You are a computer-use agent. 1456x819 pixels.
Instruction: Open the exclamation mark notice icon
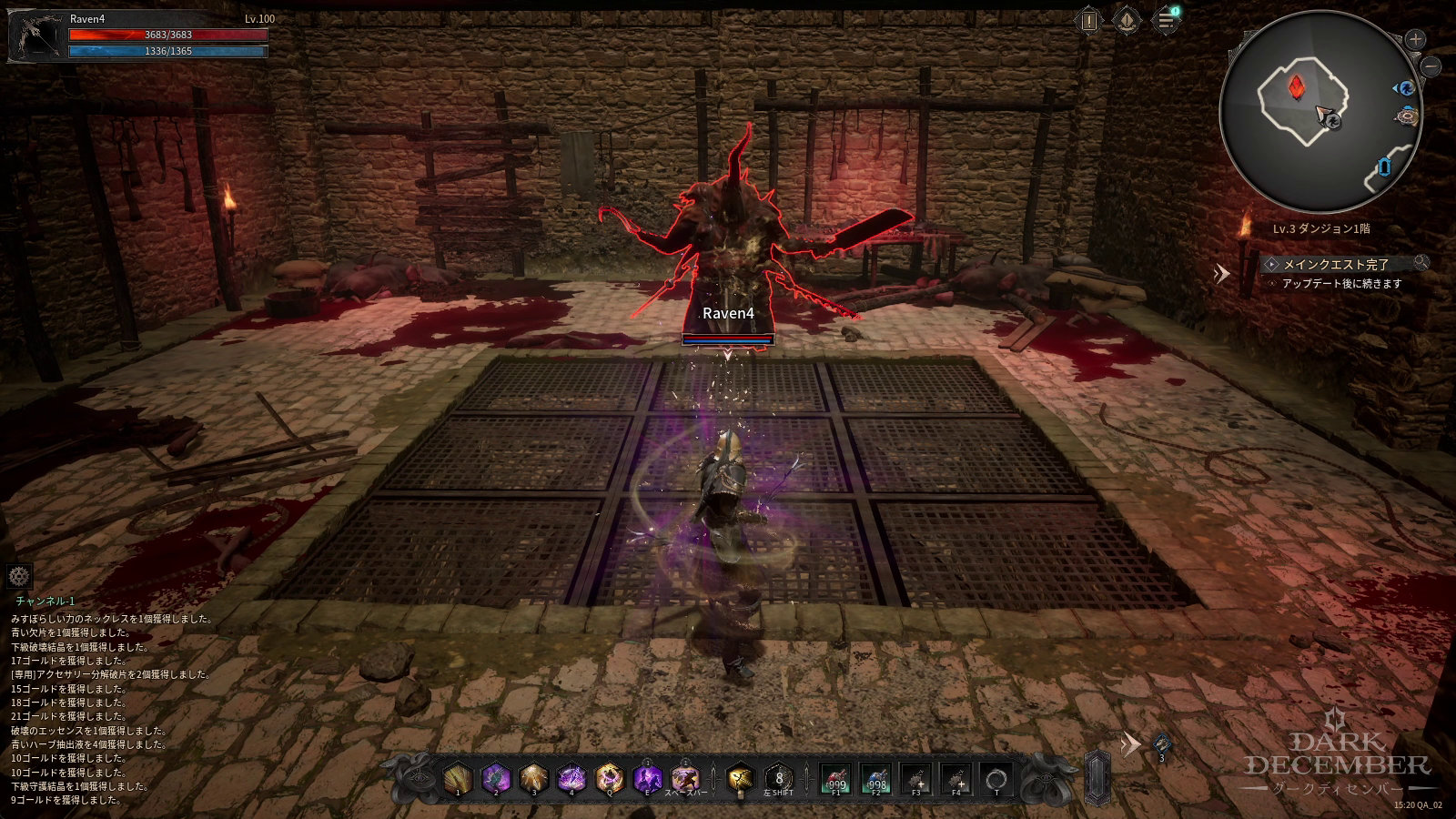(1089, 20)
